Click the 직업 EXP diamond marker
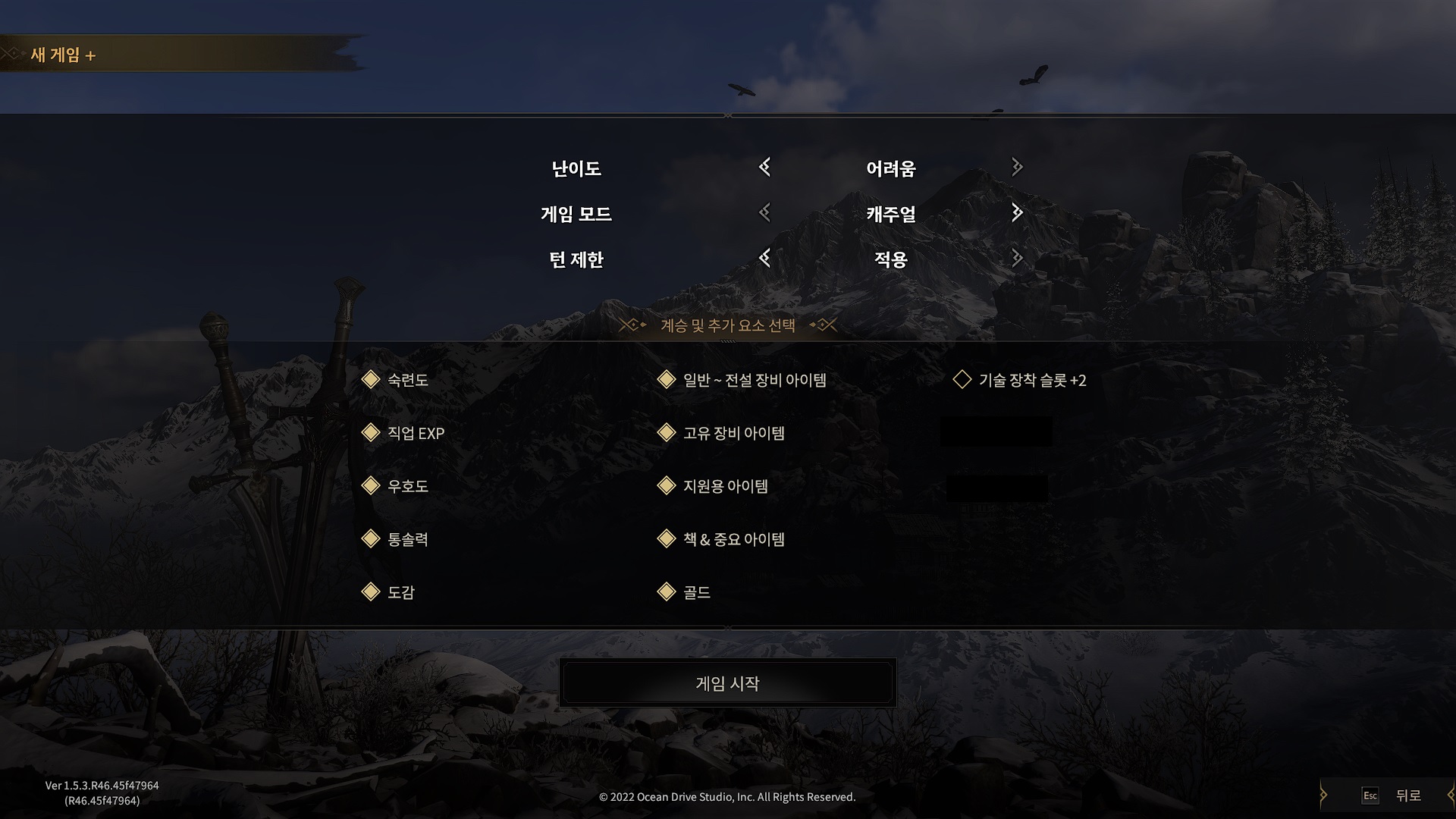This screenshot has height=819, width=1456. pyautogui.click(x=372, y=433)
